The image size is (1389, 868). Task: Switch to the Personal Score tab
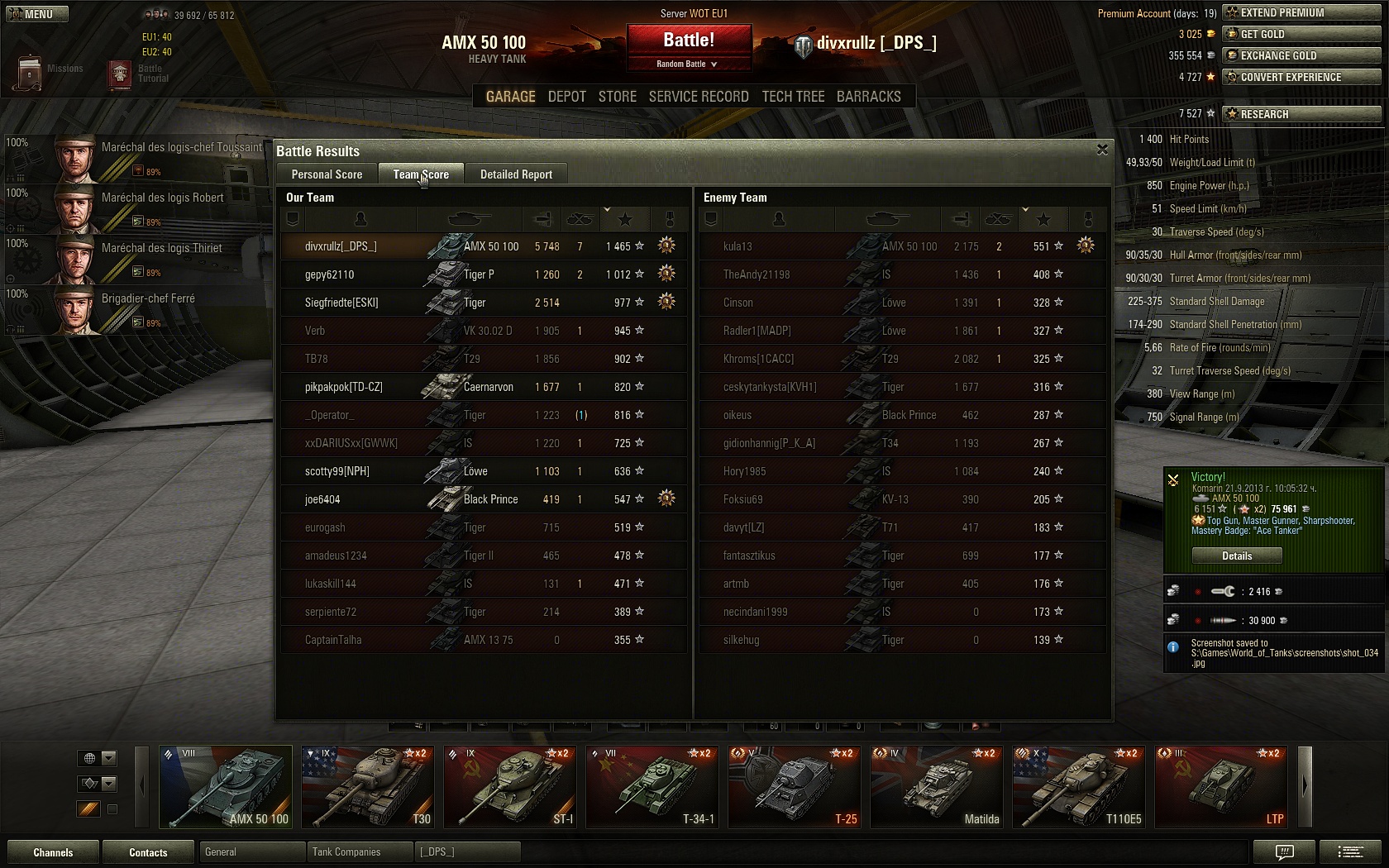[x=327, y=174]
